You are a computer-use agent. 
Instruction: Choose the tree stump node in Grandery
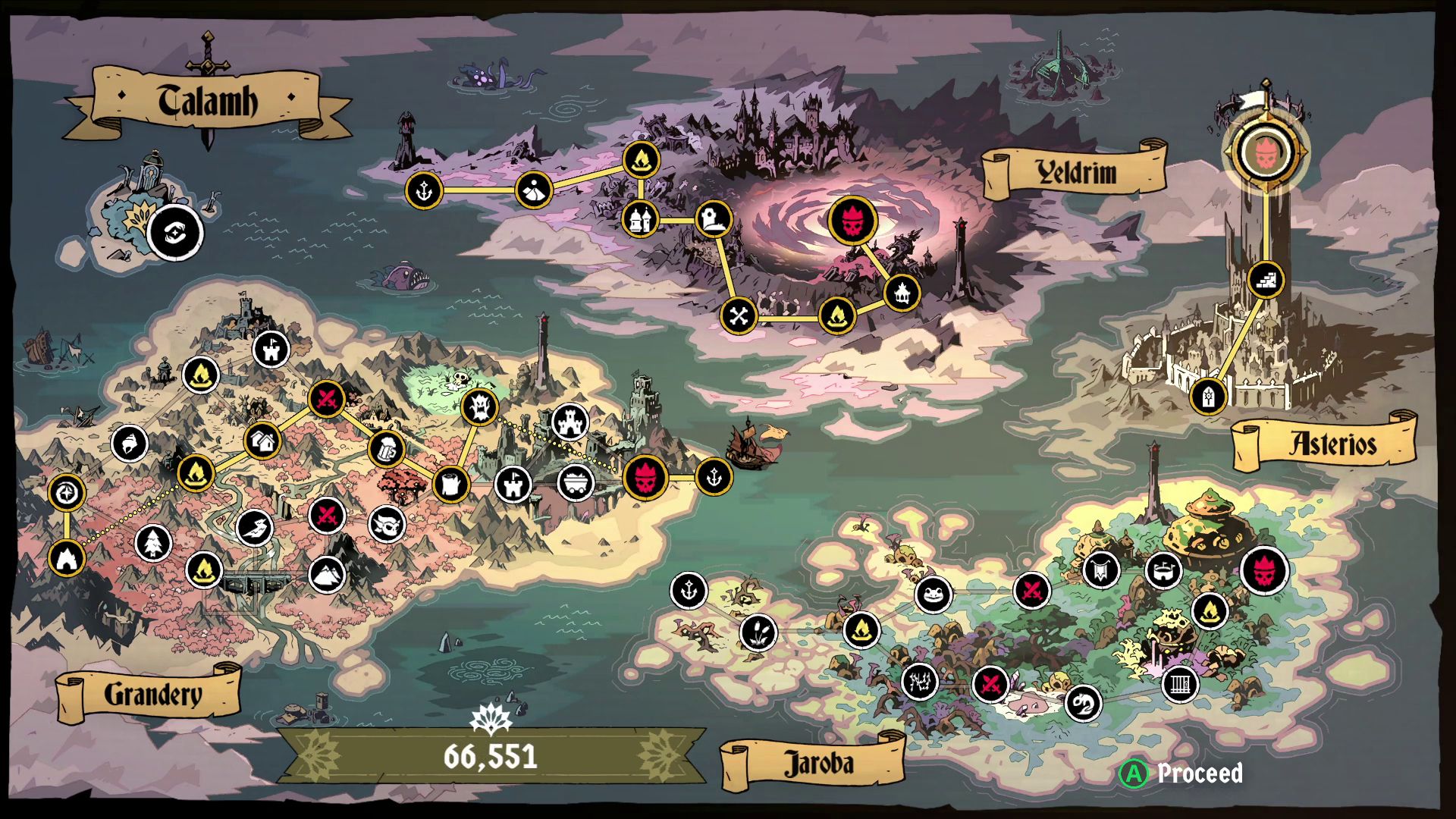point(451,482)
